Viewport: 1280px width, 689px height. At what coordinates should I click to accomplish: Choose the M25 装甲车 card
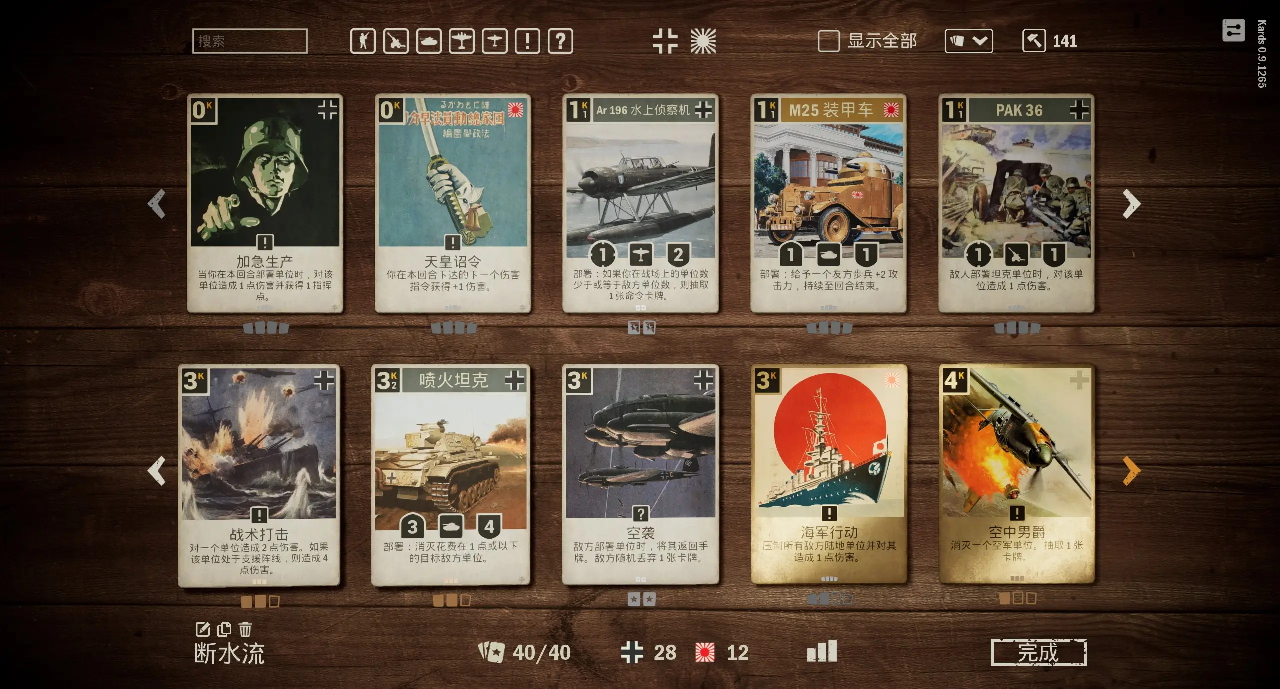point(828,203)
